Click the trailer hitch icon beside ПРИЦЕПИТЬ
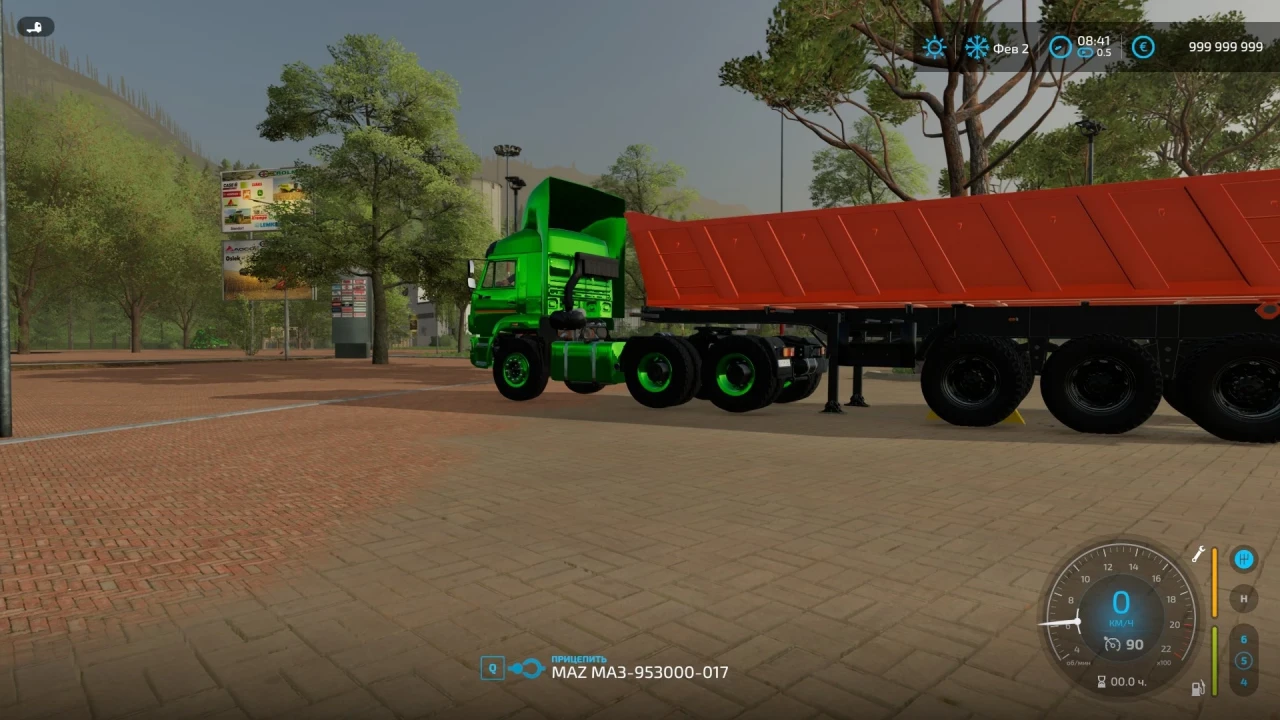Image resolution: width=1280 pixels, height=720 pixels. pyautogui.click(x=524, y=666)
